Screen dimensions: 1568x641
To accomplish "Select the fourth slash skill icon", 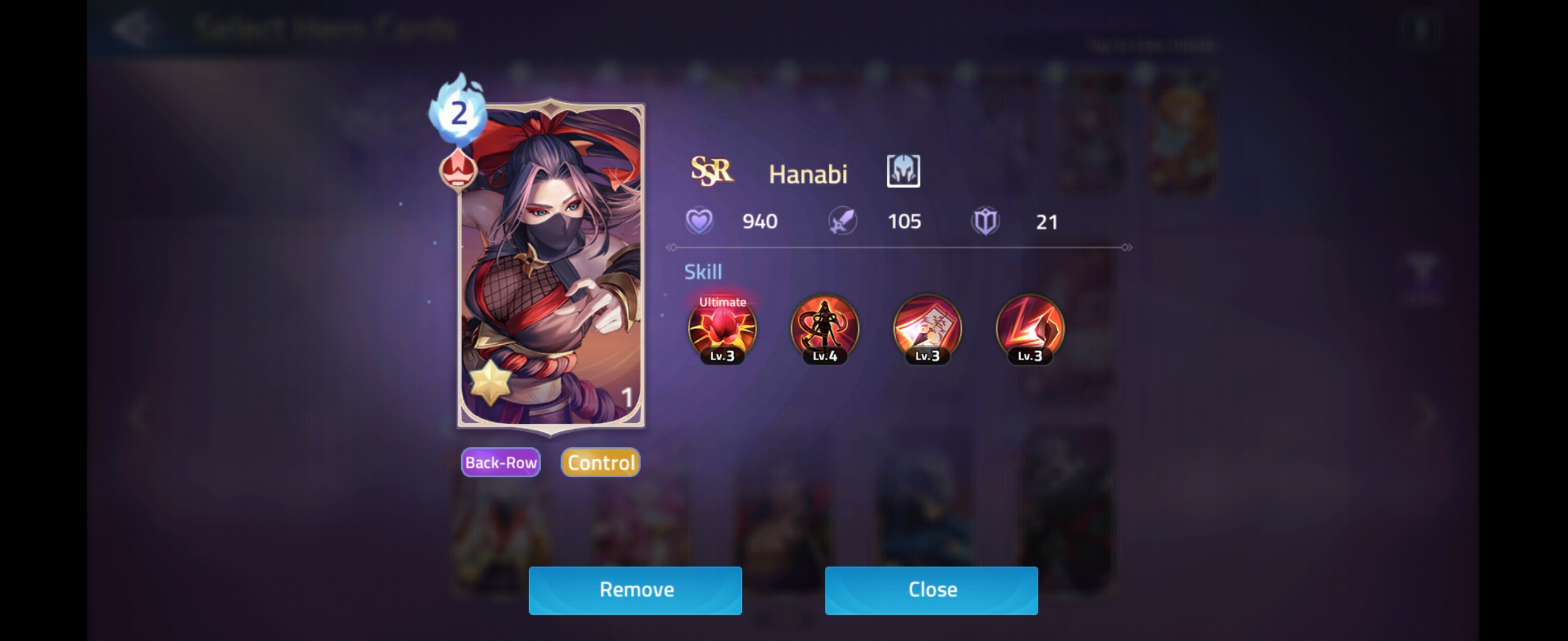I will 1028,330.
